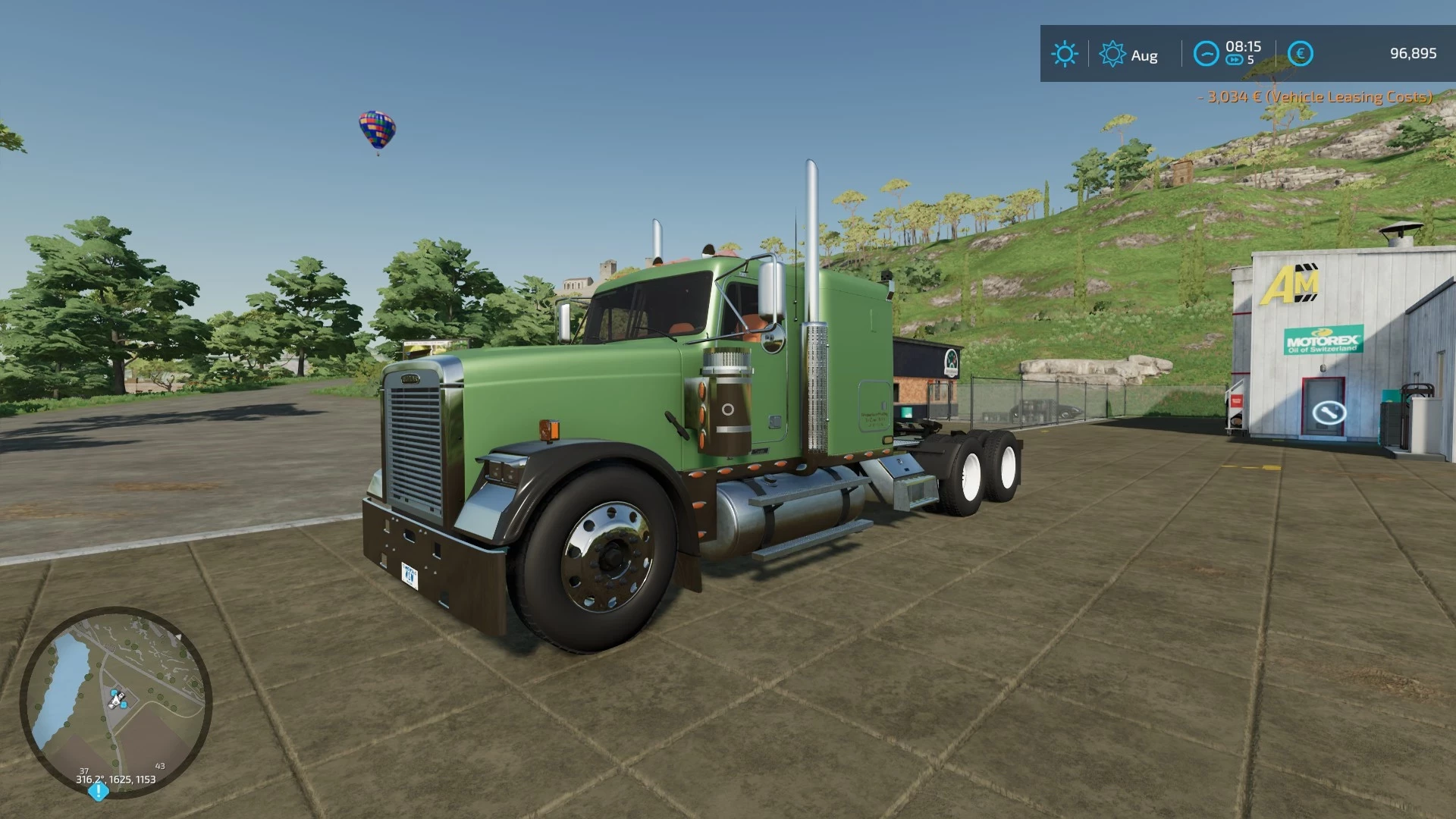This screenshot has height=819, width=1456.
Task: Select field number 37 on the minimap
Action: pyautogui.click(x=84, y=770)
